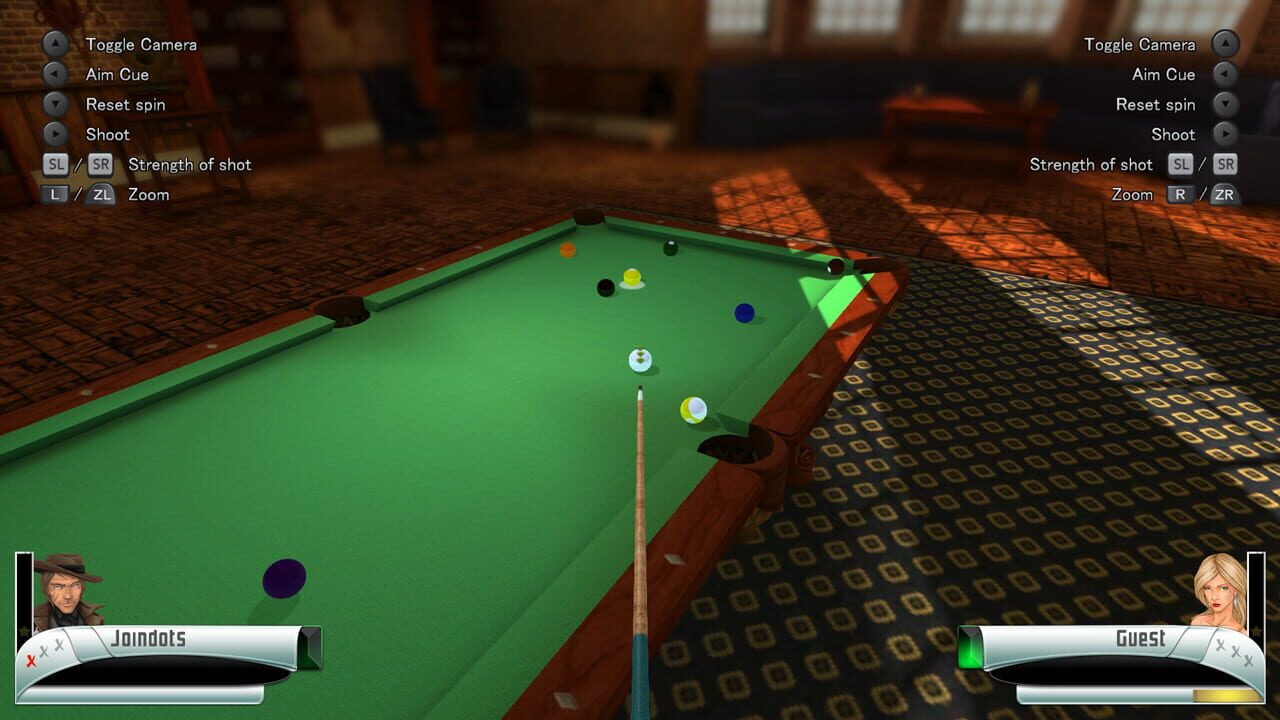Toggle the right-side camera control

1223,44
